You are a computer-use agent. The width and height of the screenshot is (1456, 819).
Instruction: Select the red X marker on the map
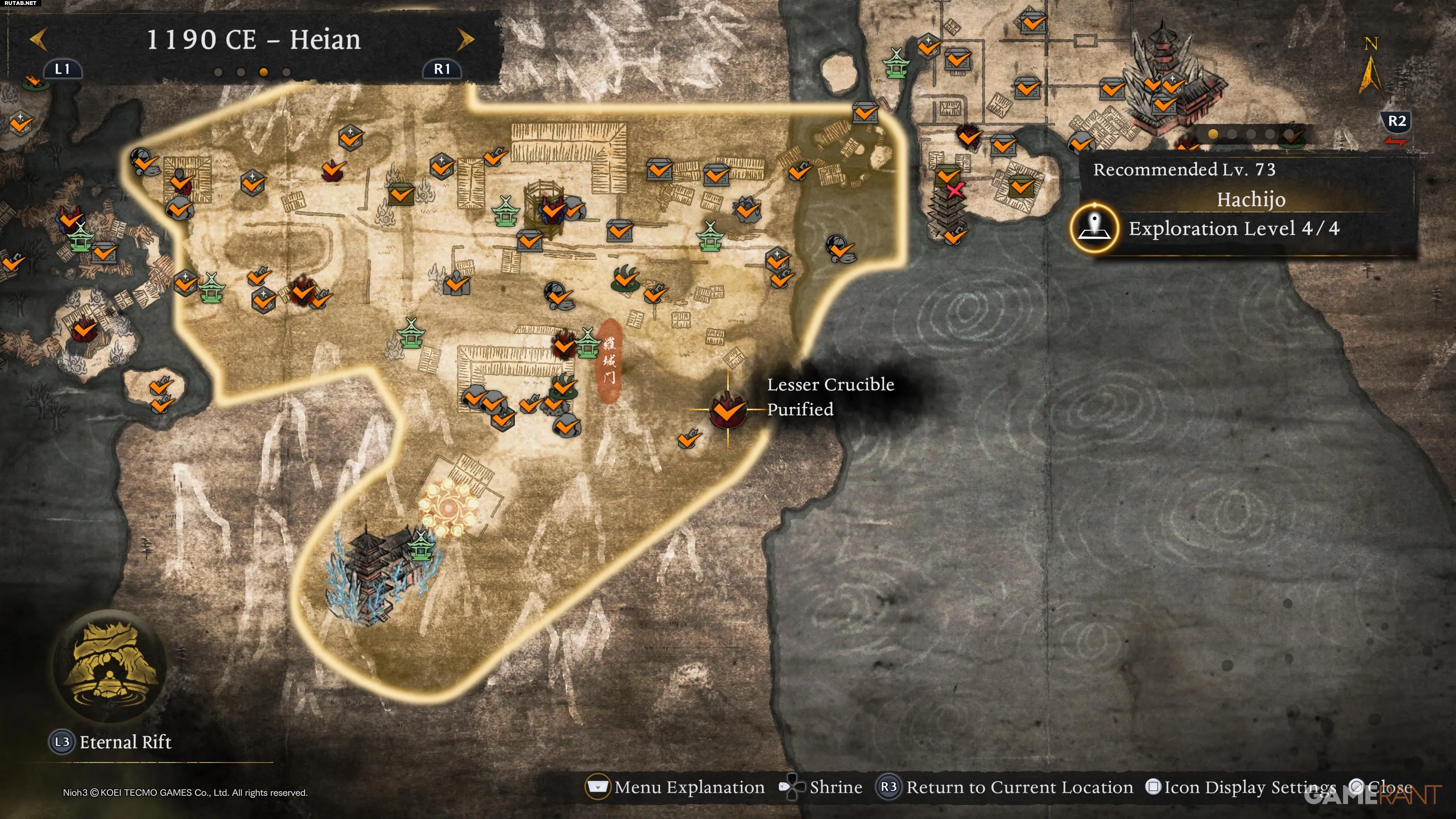click(955, 190)
